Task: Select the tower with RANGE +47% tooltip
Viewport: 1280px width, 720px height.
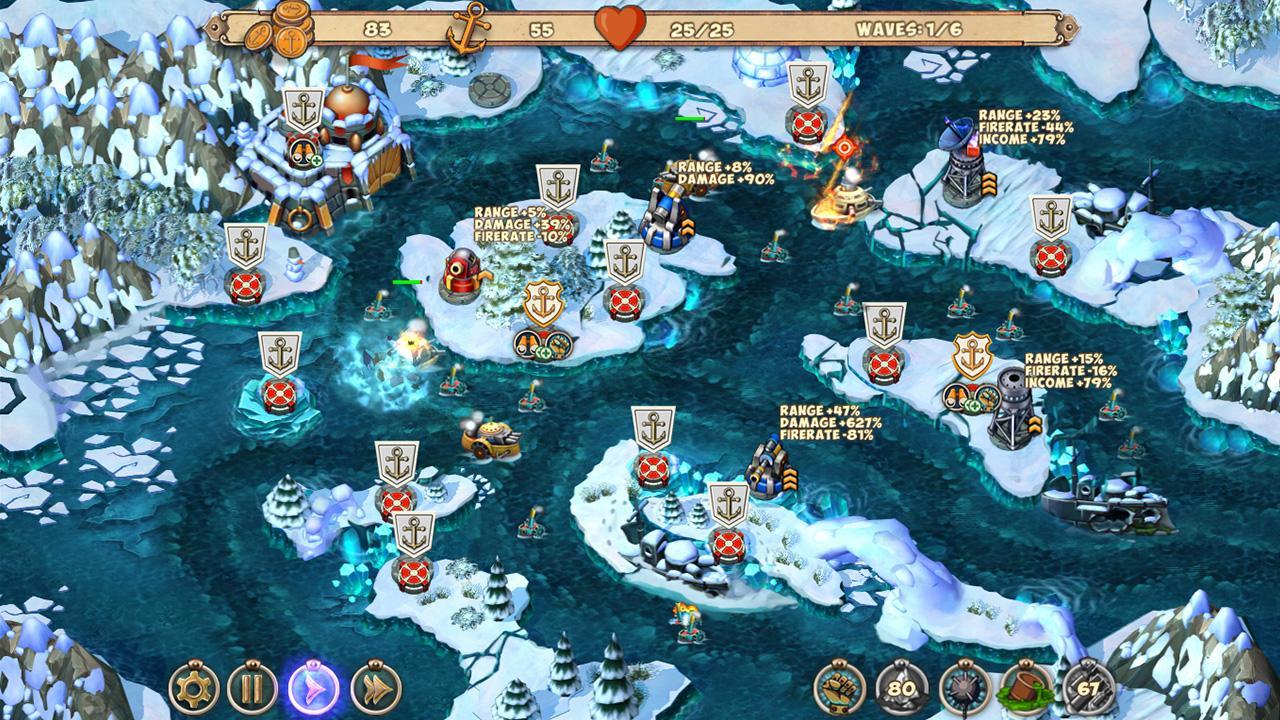Action: tap(768, 468)
